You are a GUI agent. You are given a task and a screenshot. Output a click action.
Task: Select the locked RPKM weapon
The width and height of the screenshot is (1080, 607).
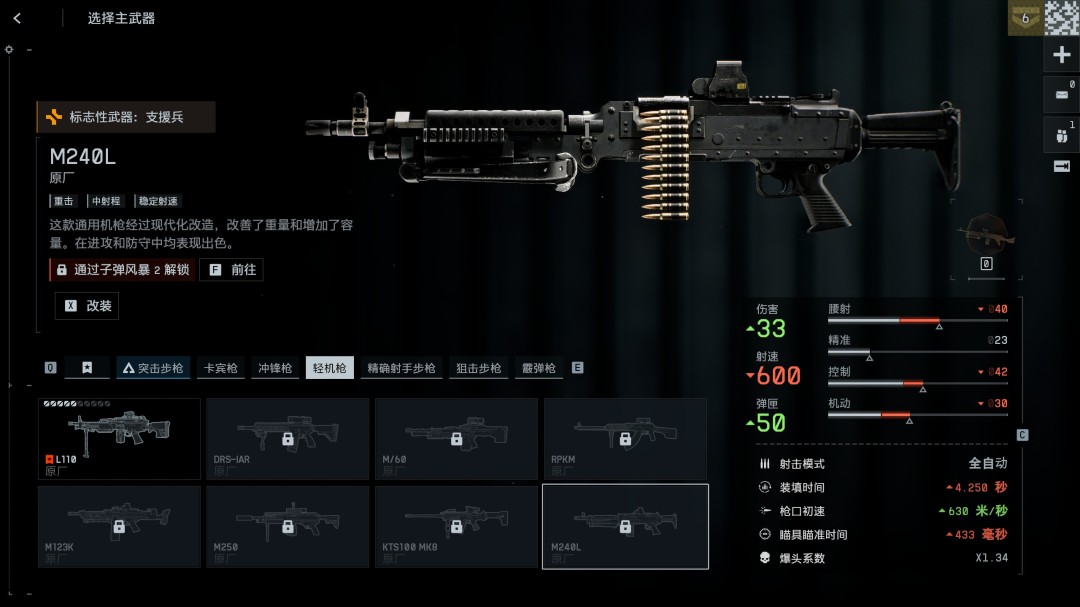(625, 439)
